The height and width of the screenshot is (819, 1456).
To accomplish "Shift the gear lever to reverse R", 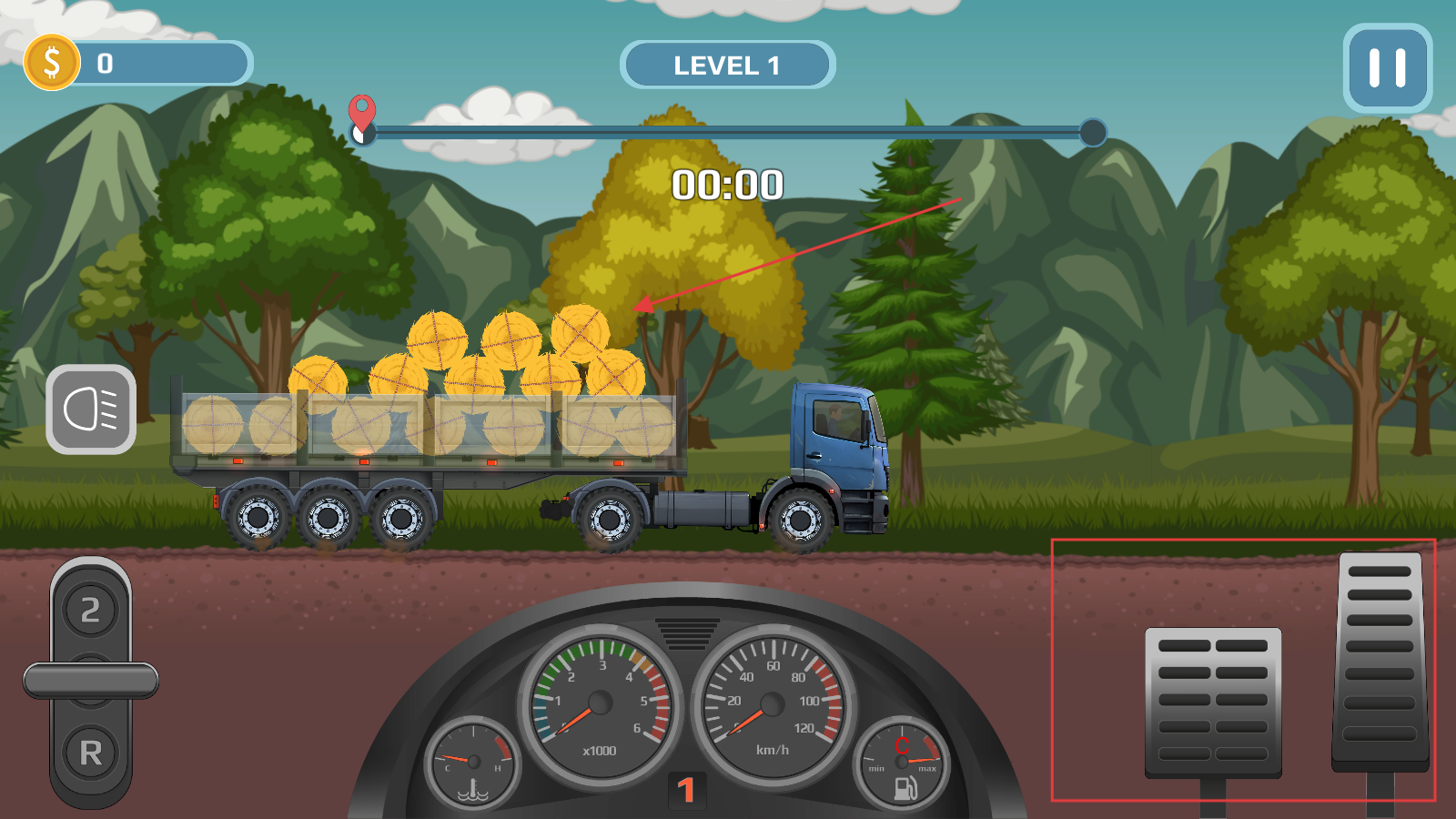I will (91, 753).
